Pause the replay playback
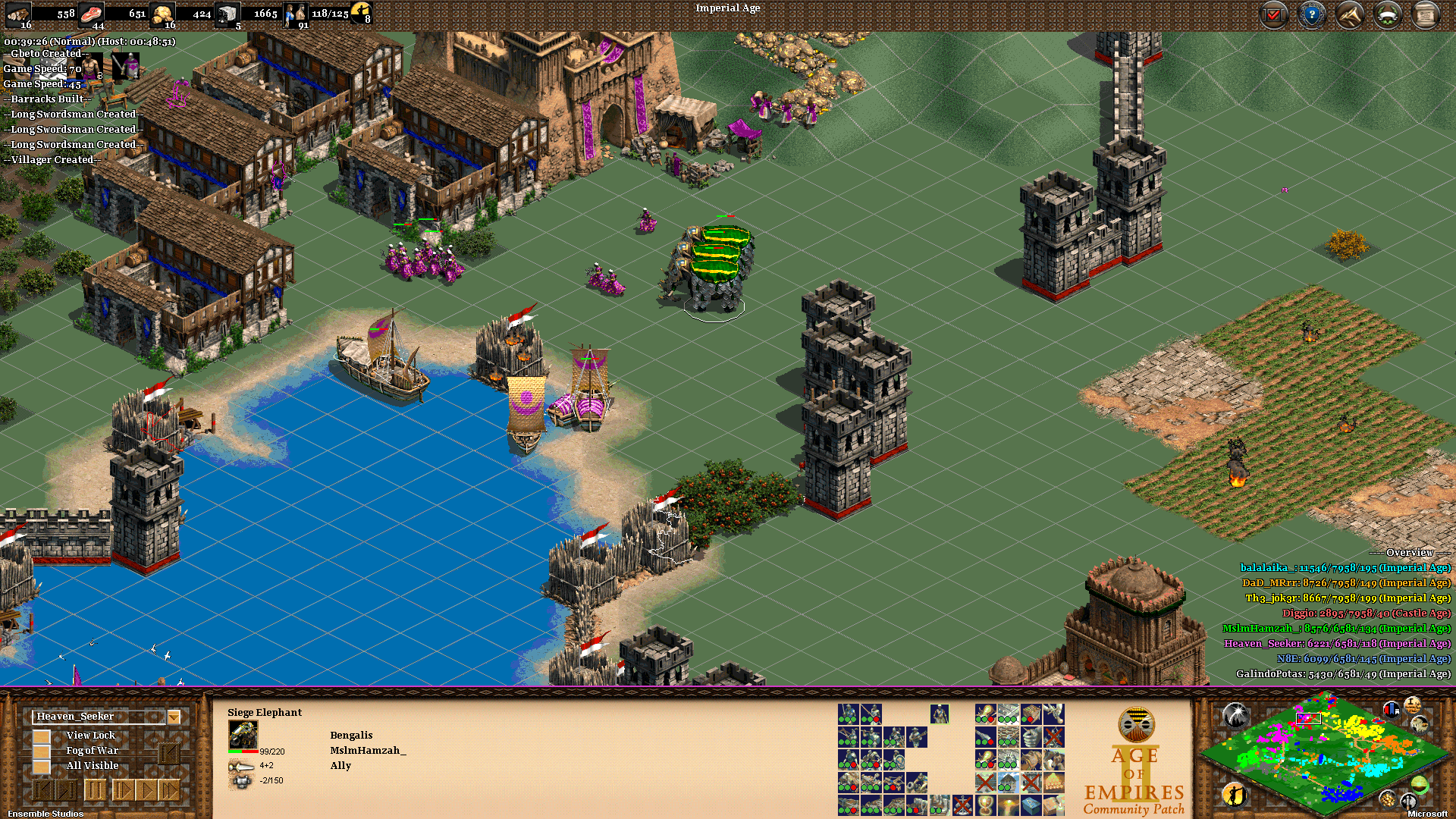This screenshot has height=819, width=1456. [95, 791]
